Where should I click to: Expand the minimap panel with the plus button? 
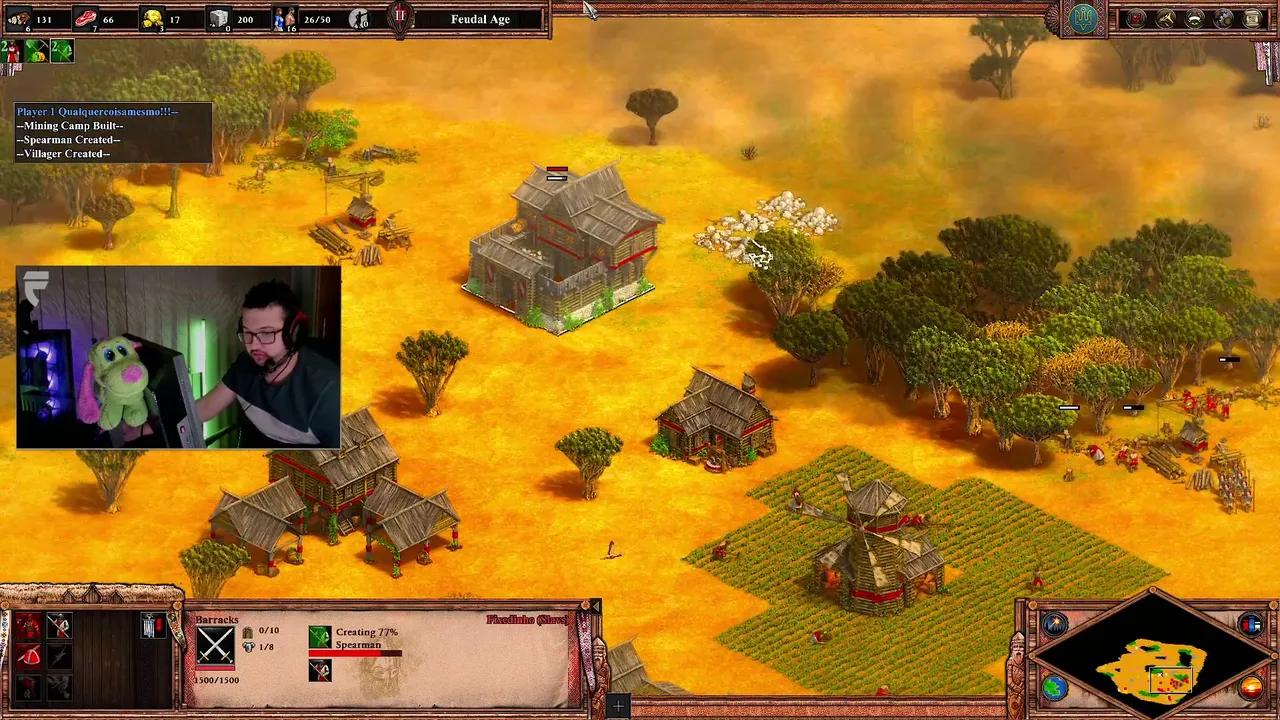[617, 705]
